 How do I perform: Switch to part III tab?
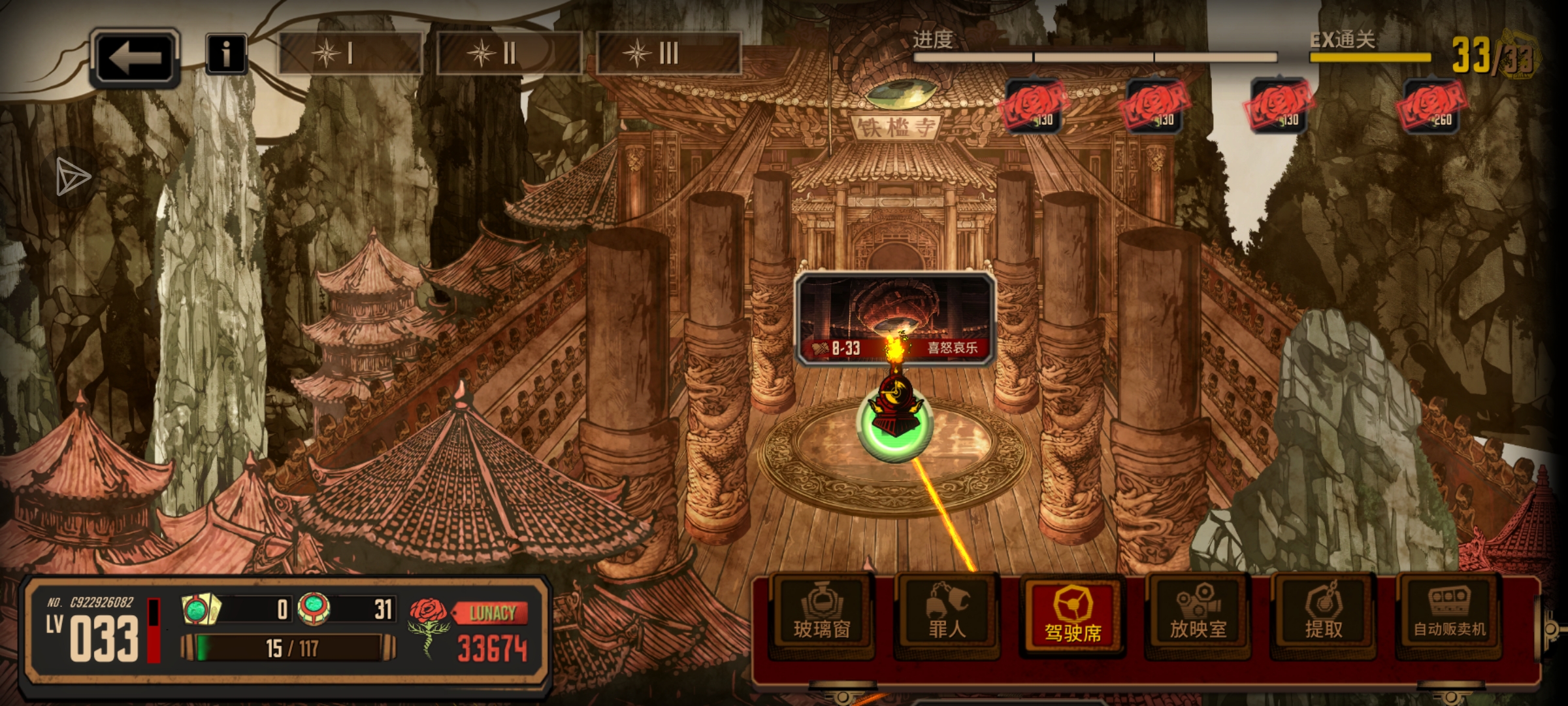[x=668, y=54]
